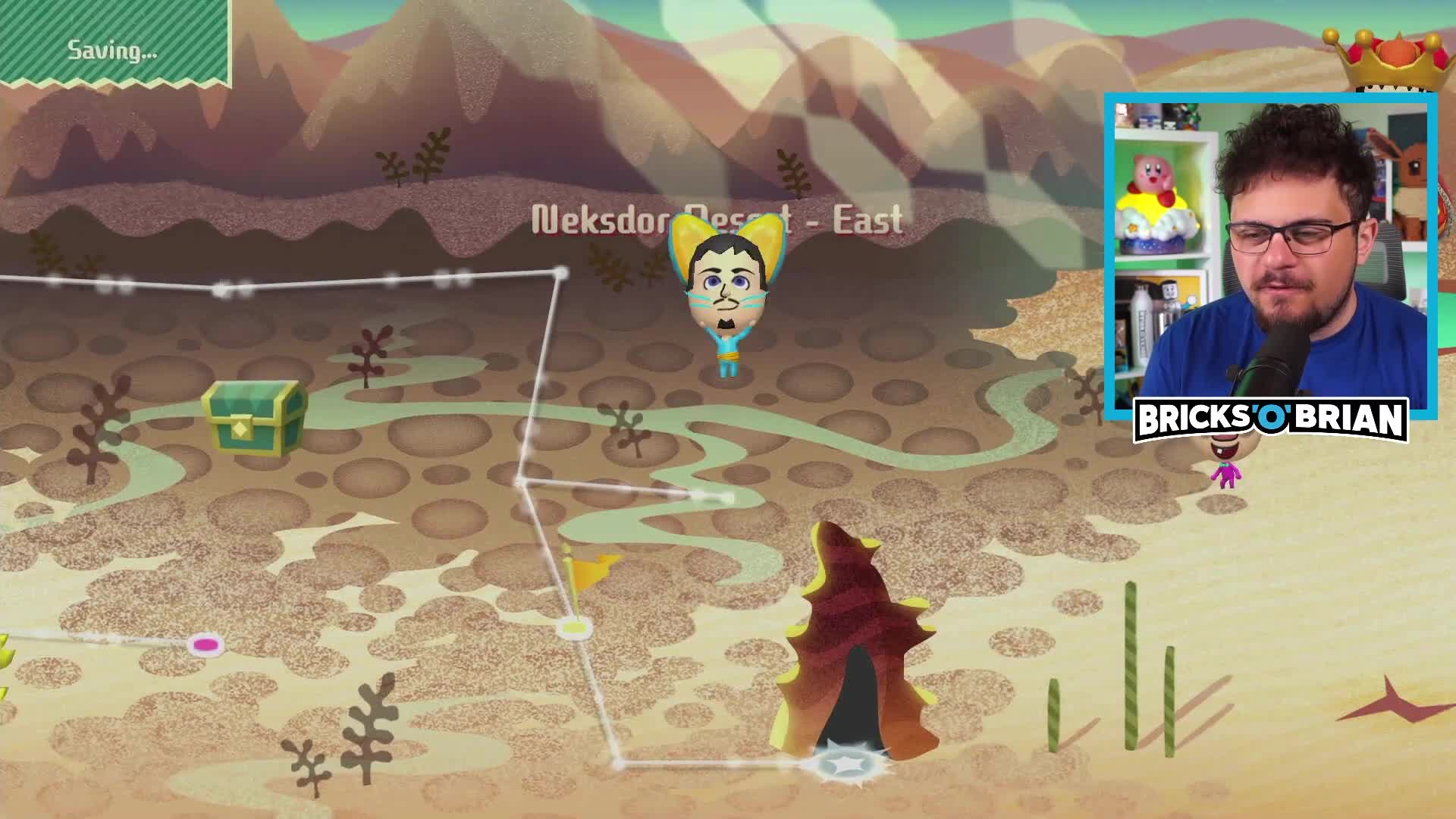This screenshot has width=1456, height=819.
Task: Click the crown icon in the top right corner
Action: click(1395, 57)
